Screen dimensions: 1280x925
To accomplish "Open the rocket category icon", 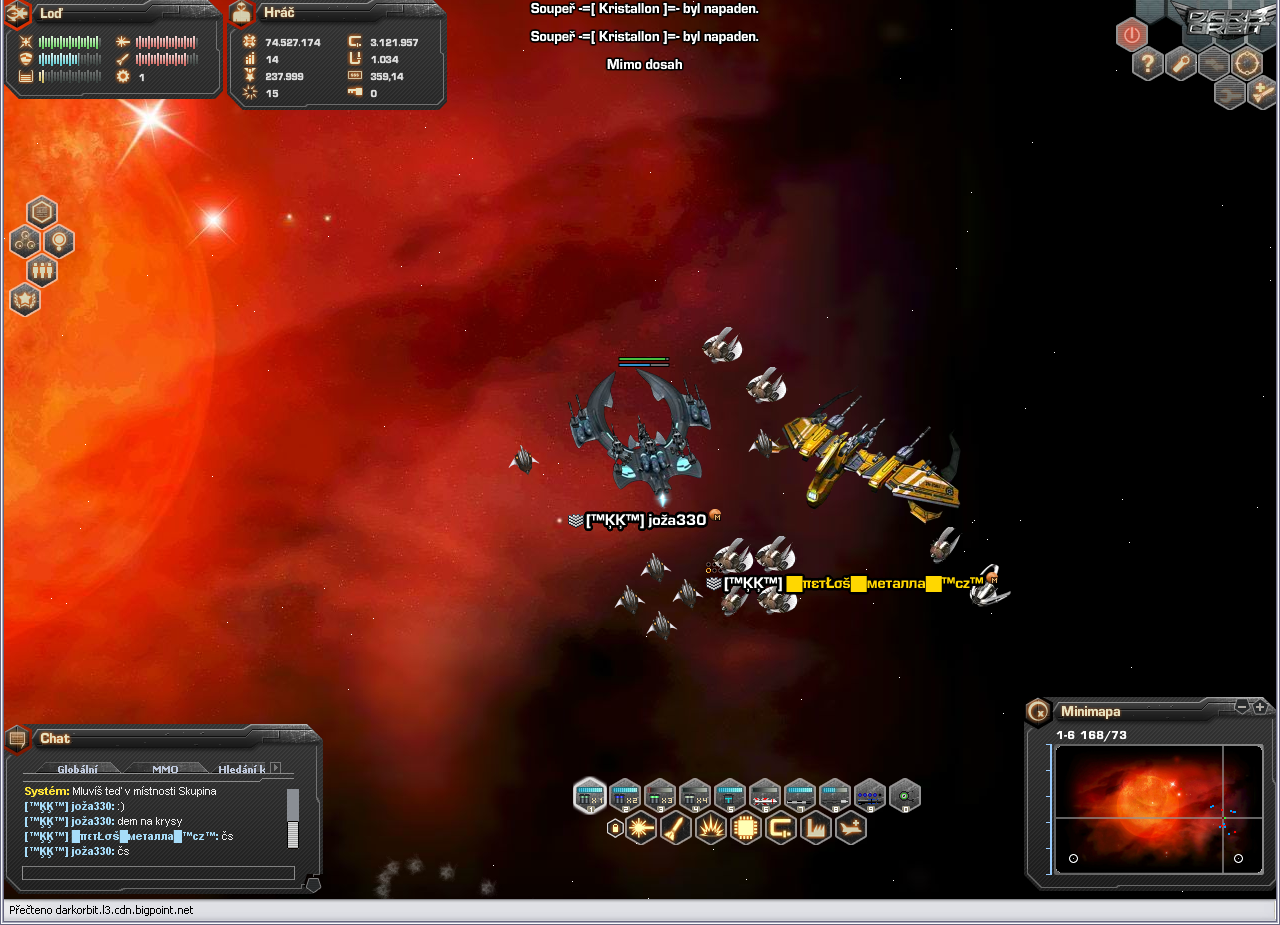I will [x=676, y=828].
